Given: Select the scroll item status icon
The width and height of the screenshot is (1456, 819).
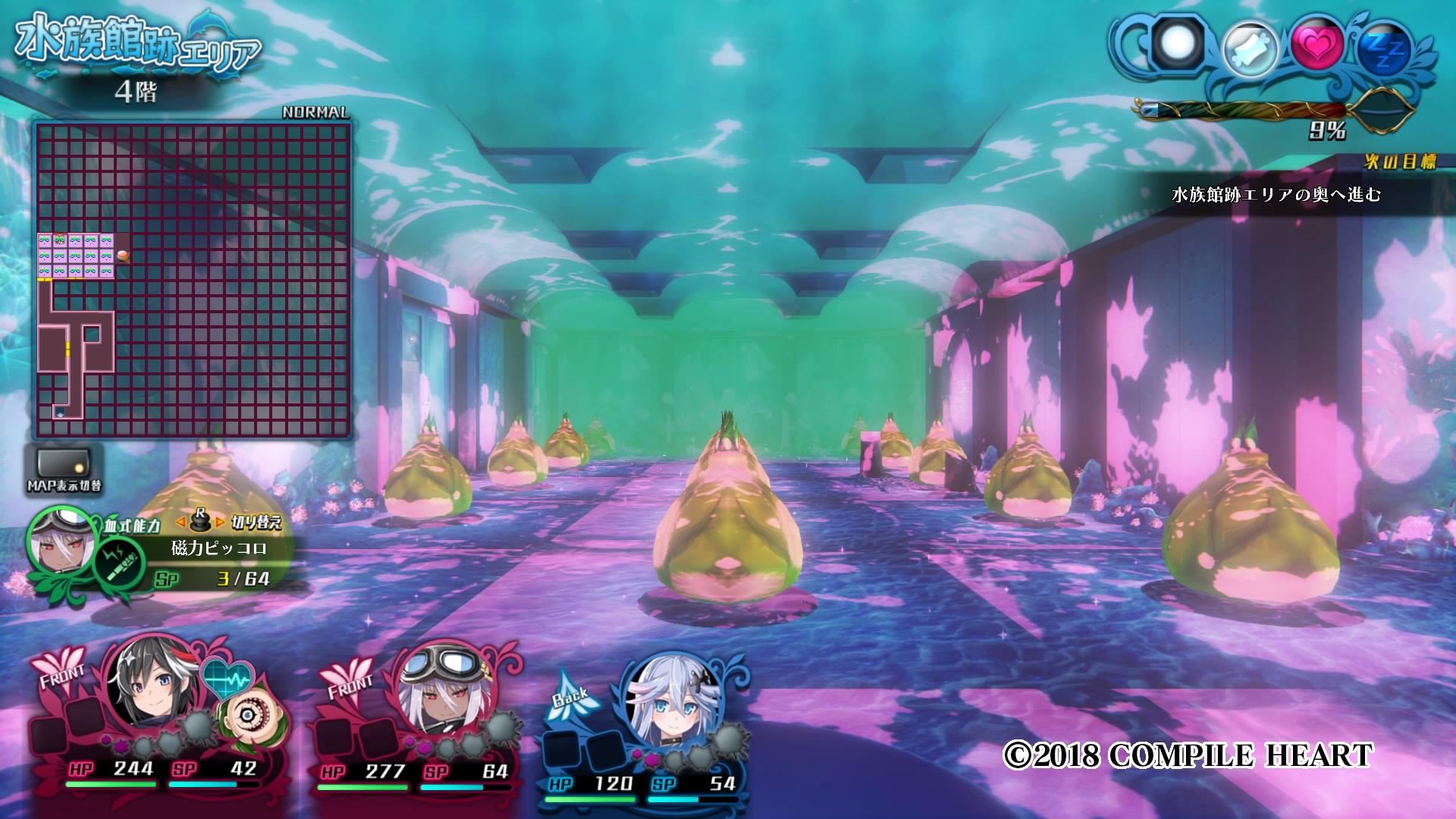Looking at the screenshot, I should 1250,48.
